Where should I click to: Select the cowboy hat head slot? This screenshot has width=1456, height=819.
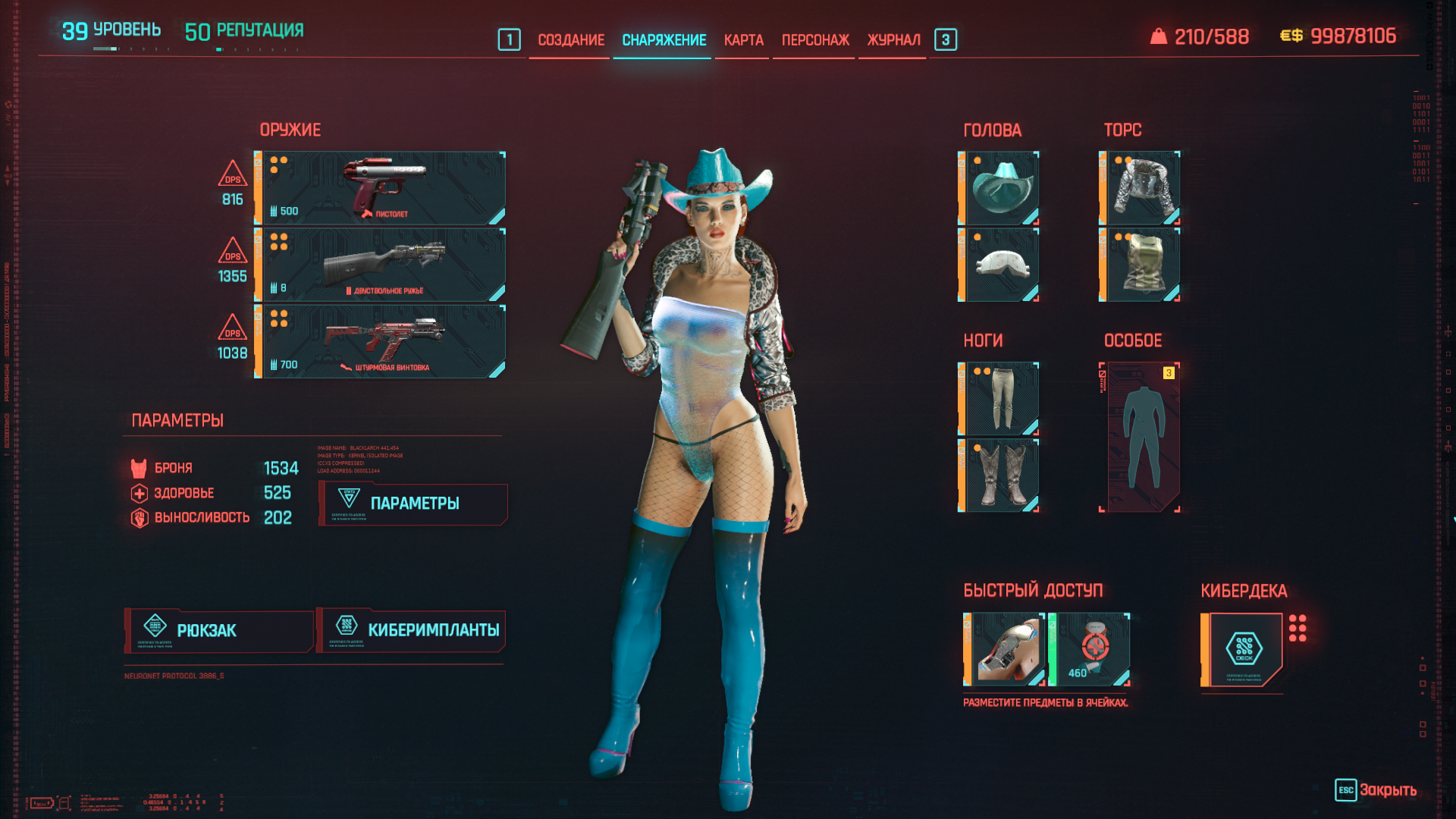(999, 188)
